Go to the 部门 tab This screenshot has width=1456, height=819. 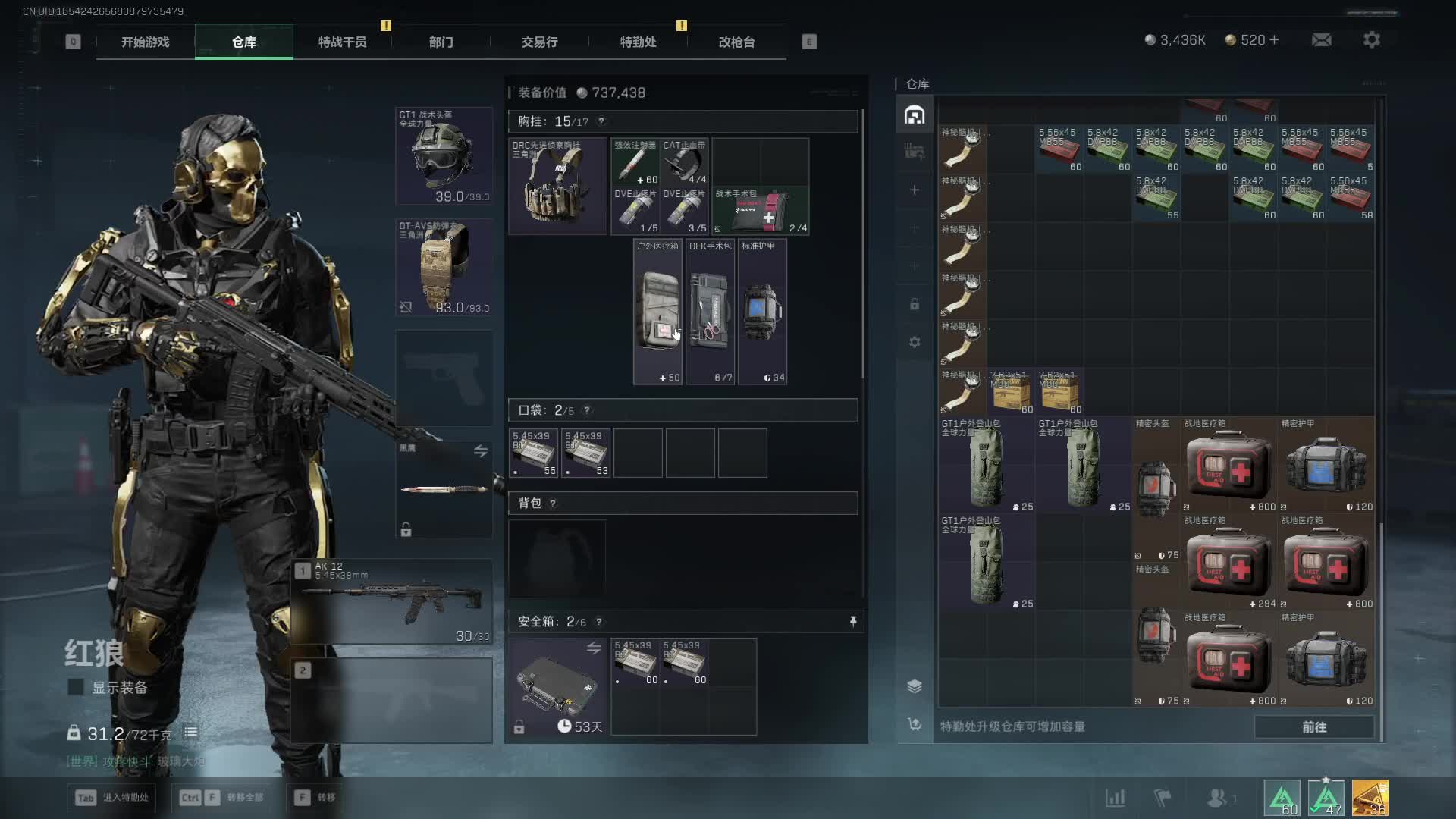(x=441, y=42)
